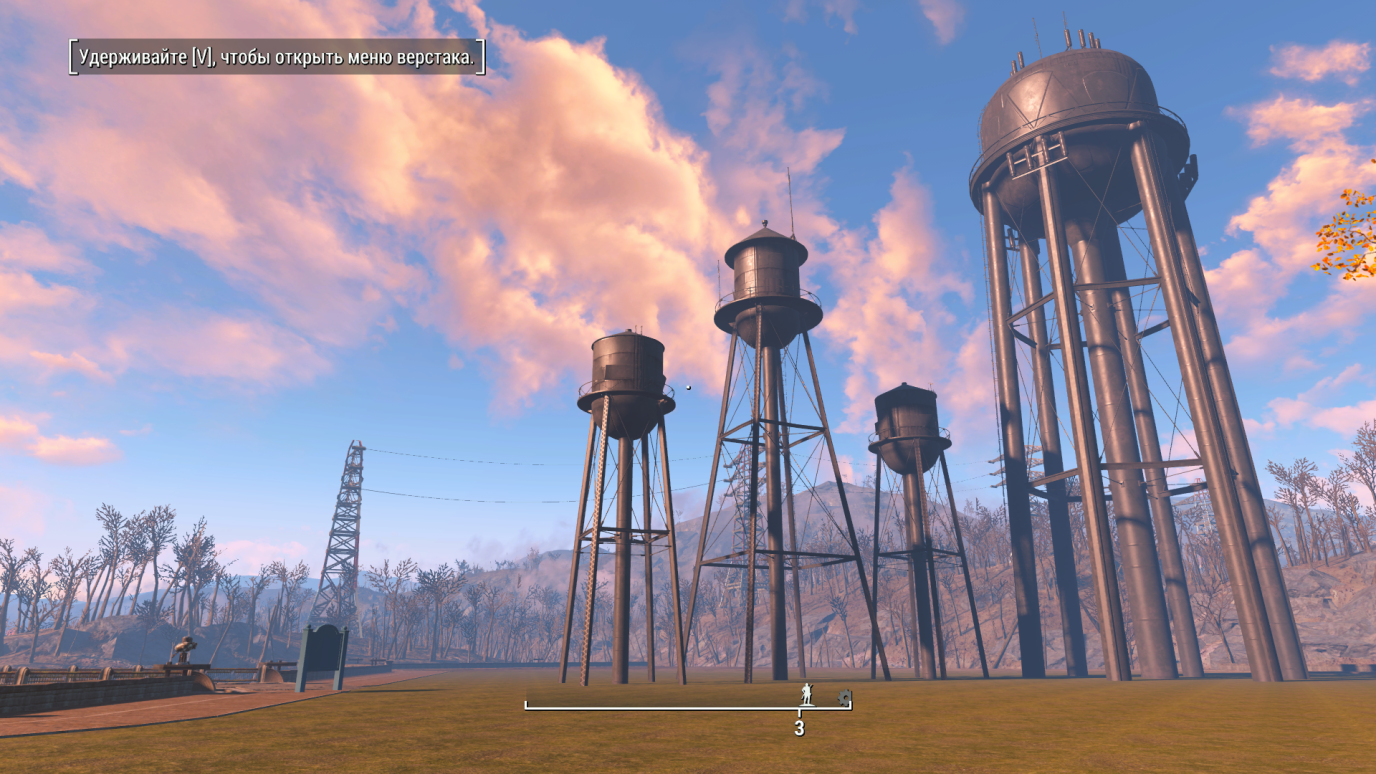Select the gear marker on the compass
The height and width of the screenshot is (774, 1376).
point(843,696)
